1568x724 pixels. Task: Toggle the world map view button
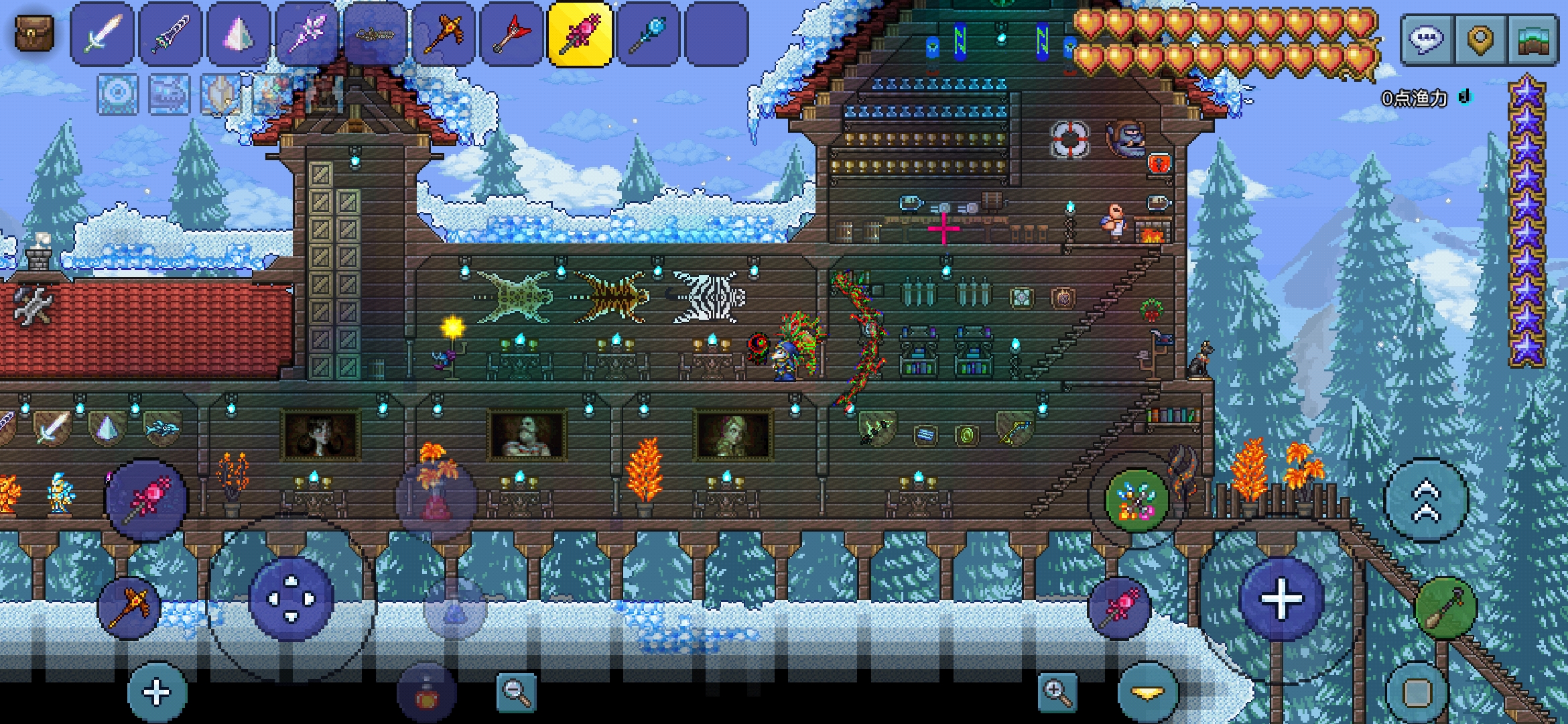click(x=1533, y=40)
